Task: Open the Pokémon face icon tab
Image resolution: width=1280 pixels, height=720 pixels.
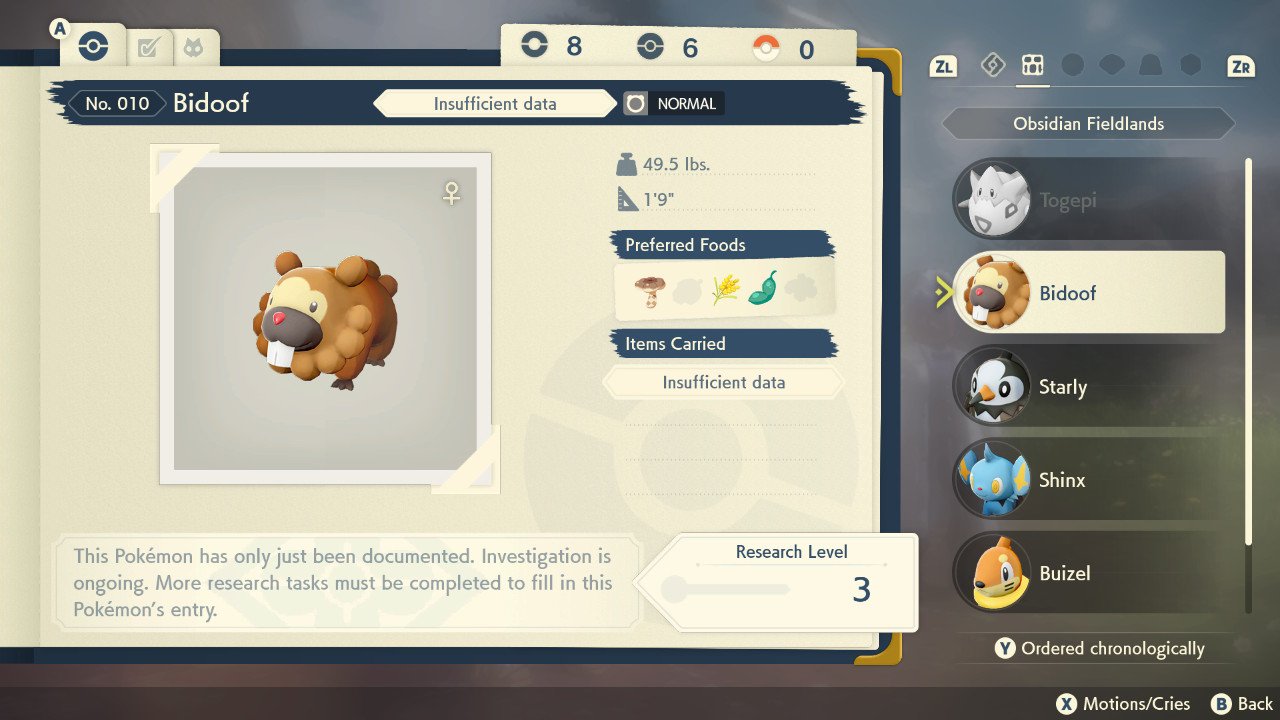Action: [x=192, y=47]
